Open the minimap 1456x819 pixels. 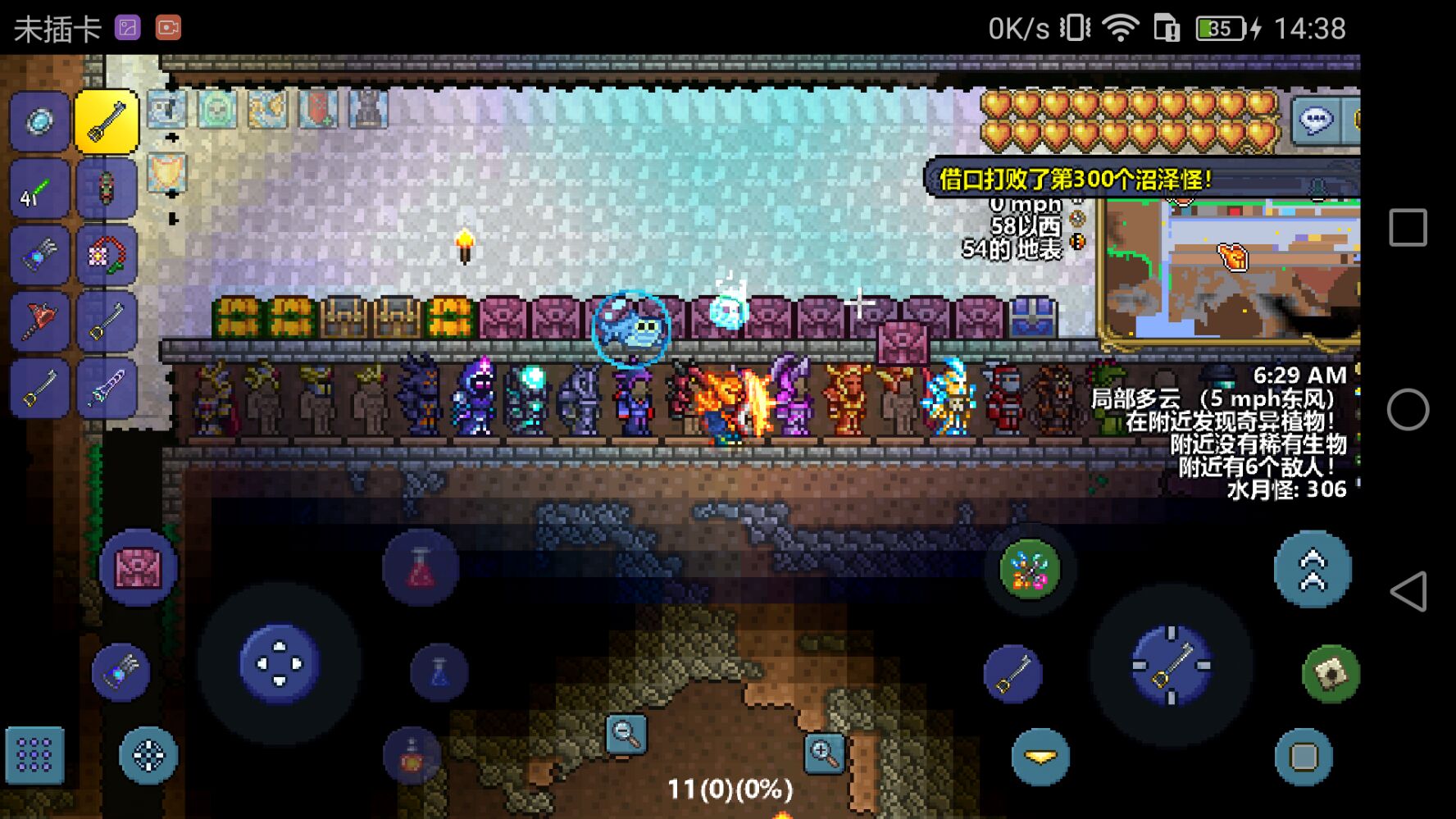tap(1230, 271)
